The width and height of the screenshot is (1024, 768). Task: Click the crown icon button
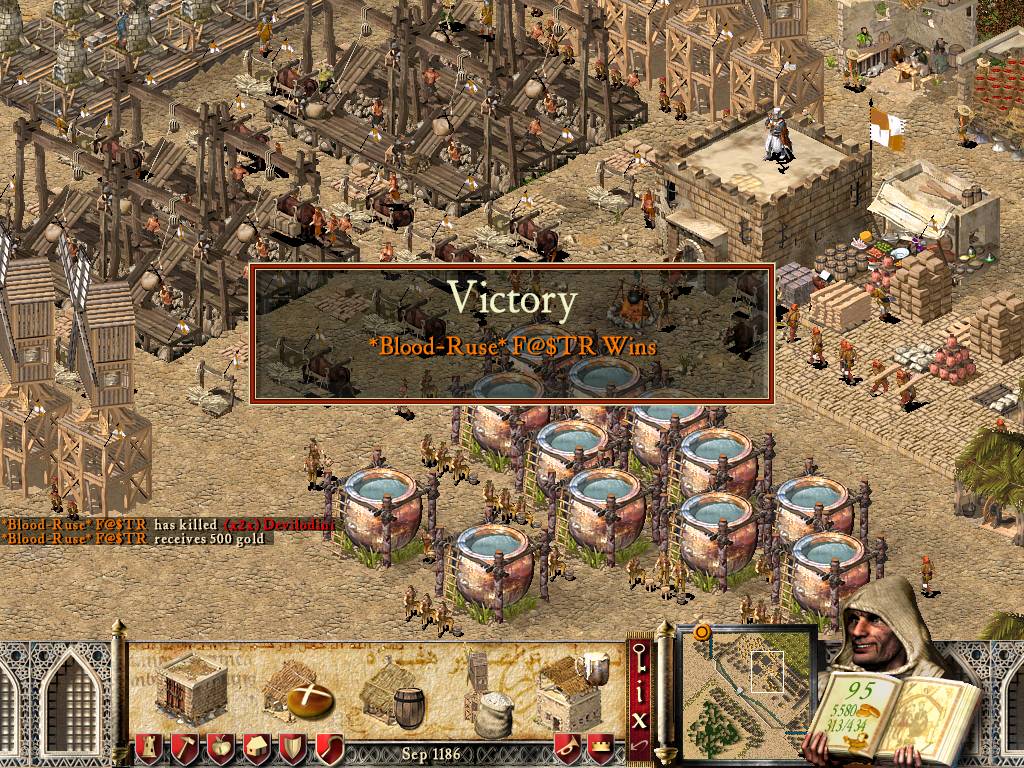click(600, 747)
